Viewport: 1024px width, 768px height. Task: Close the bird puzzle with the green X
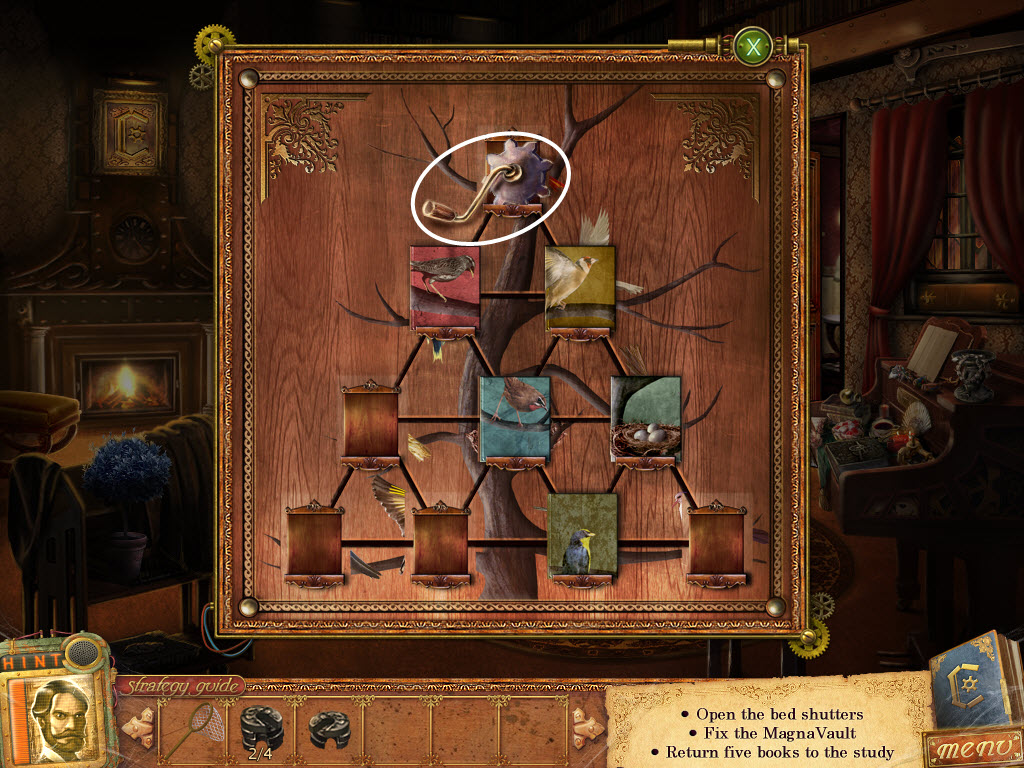[x=752, y=46]
